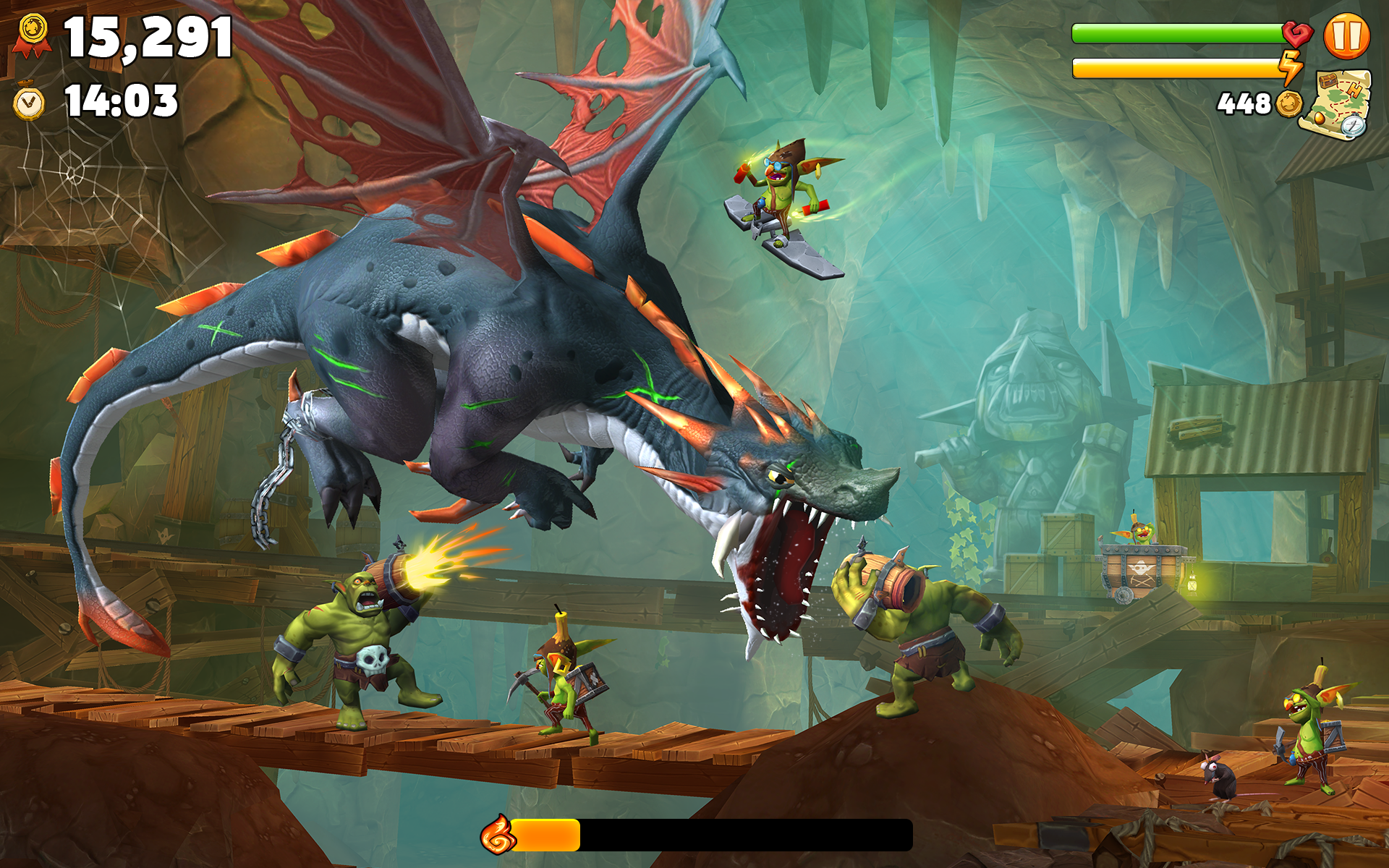Click the golden egg on the map scroll
This screenshot has width=1389, height=868.
tap(1320, 119)
